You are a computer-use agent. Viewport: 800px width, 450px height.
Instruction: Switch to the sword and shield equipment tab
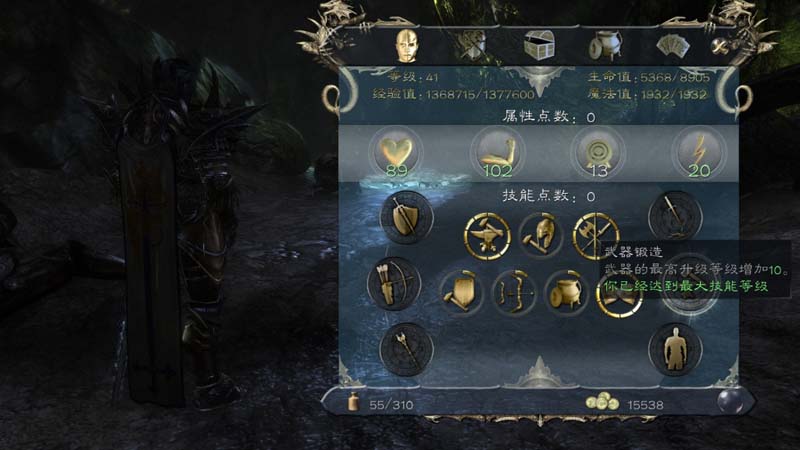tap(471, 45)
